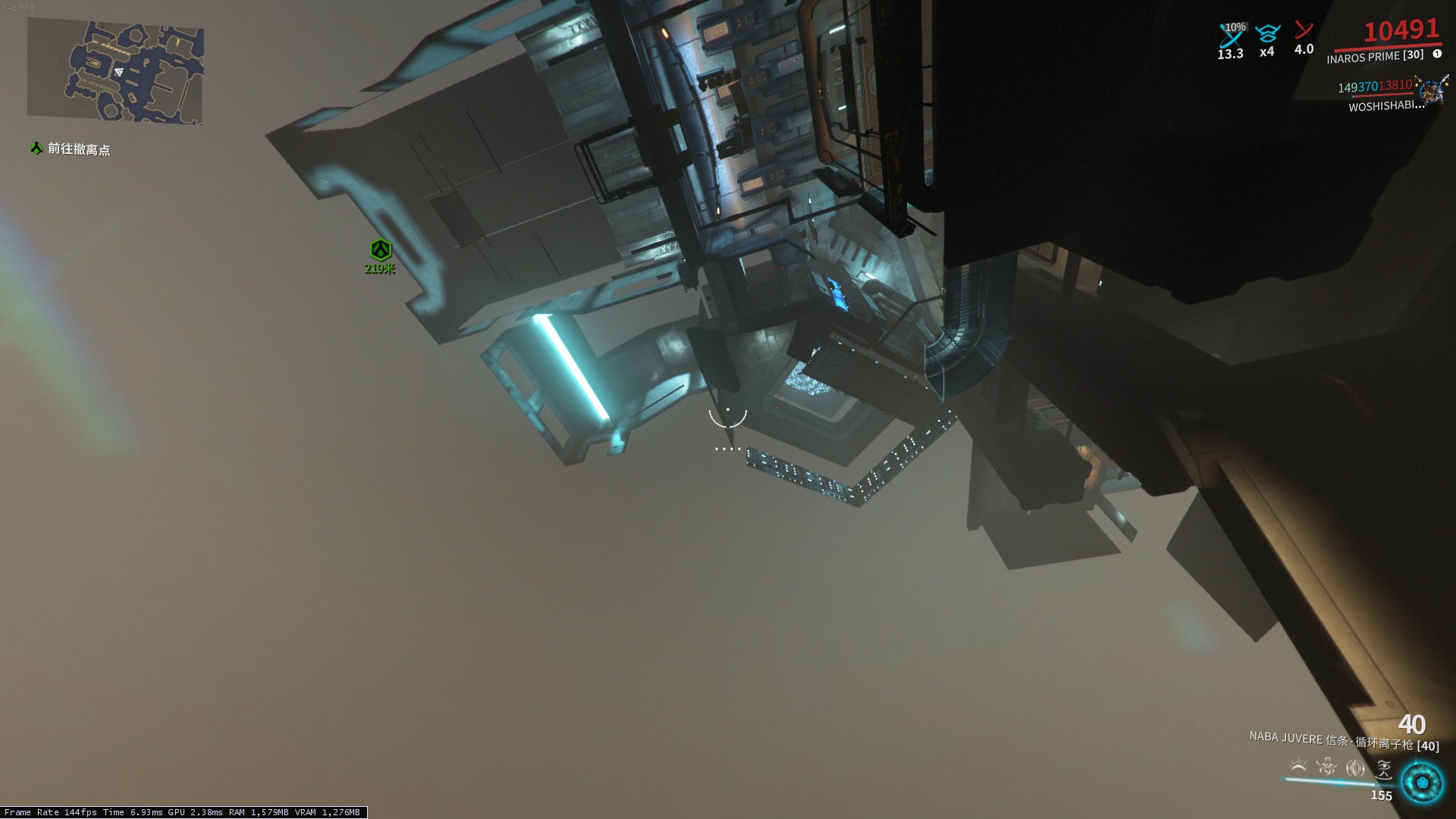Click the blue x4 combo multiplier icon
Image resolution: width=1456 pixels, height=819 pixels.
[x=1267, y=33]
